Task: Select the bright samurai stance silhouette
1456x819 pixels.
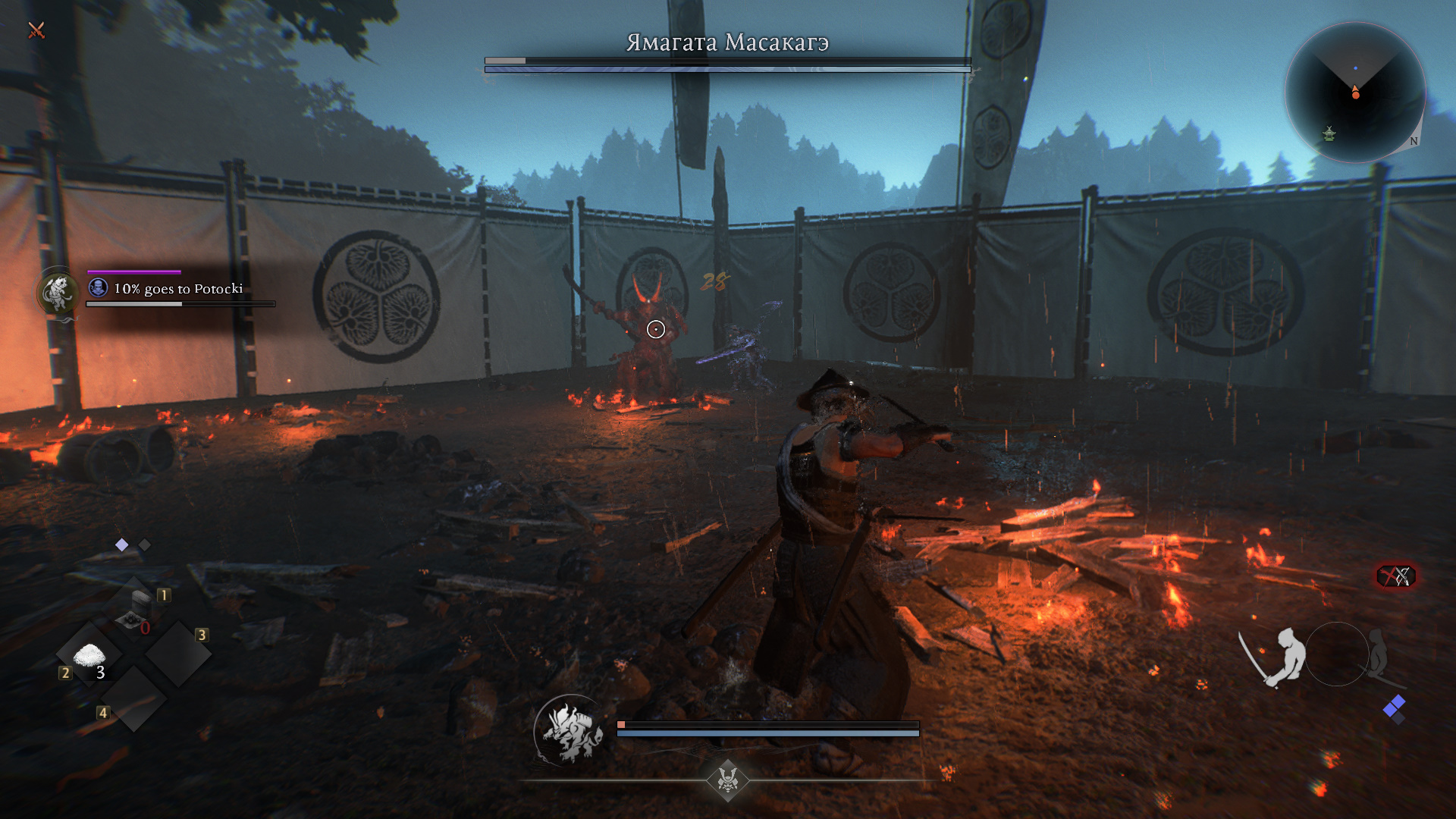Action: [x=1277, y=656]
